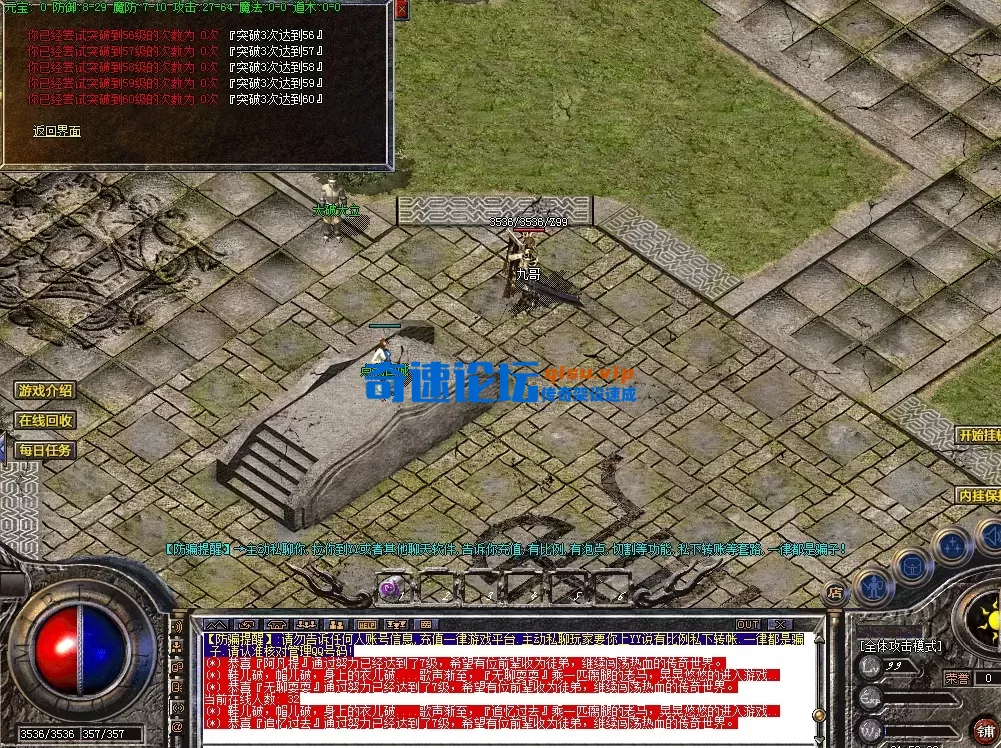This screenshot has height=748, width=1001.
Task: Choose 『突破3次达到56』 option
Action: click(x=276, y=34)
